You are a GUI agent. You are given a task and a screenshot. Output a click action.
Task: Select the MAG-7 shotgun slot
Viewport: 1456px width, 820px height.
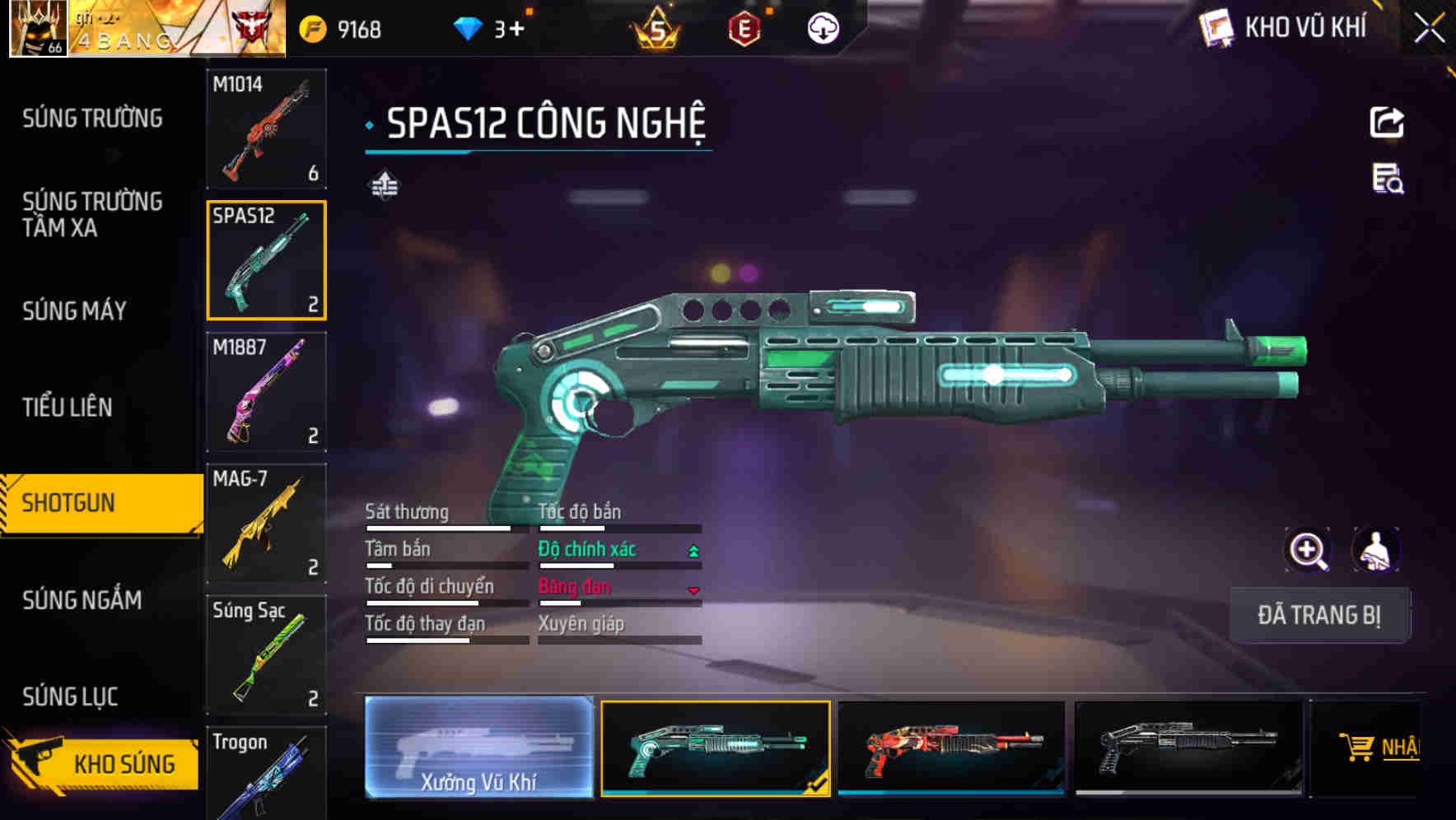[266, 524]
